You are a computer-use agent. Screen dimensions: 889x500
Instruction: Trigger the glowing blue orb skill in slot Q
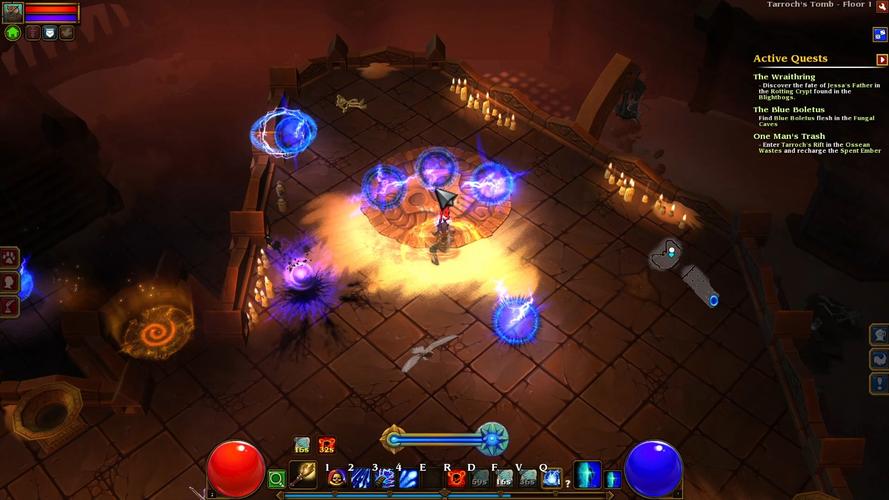click(551, 478)
